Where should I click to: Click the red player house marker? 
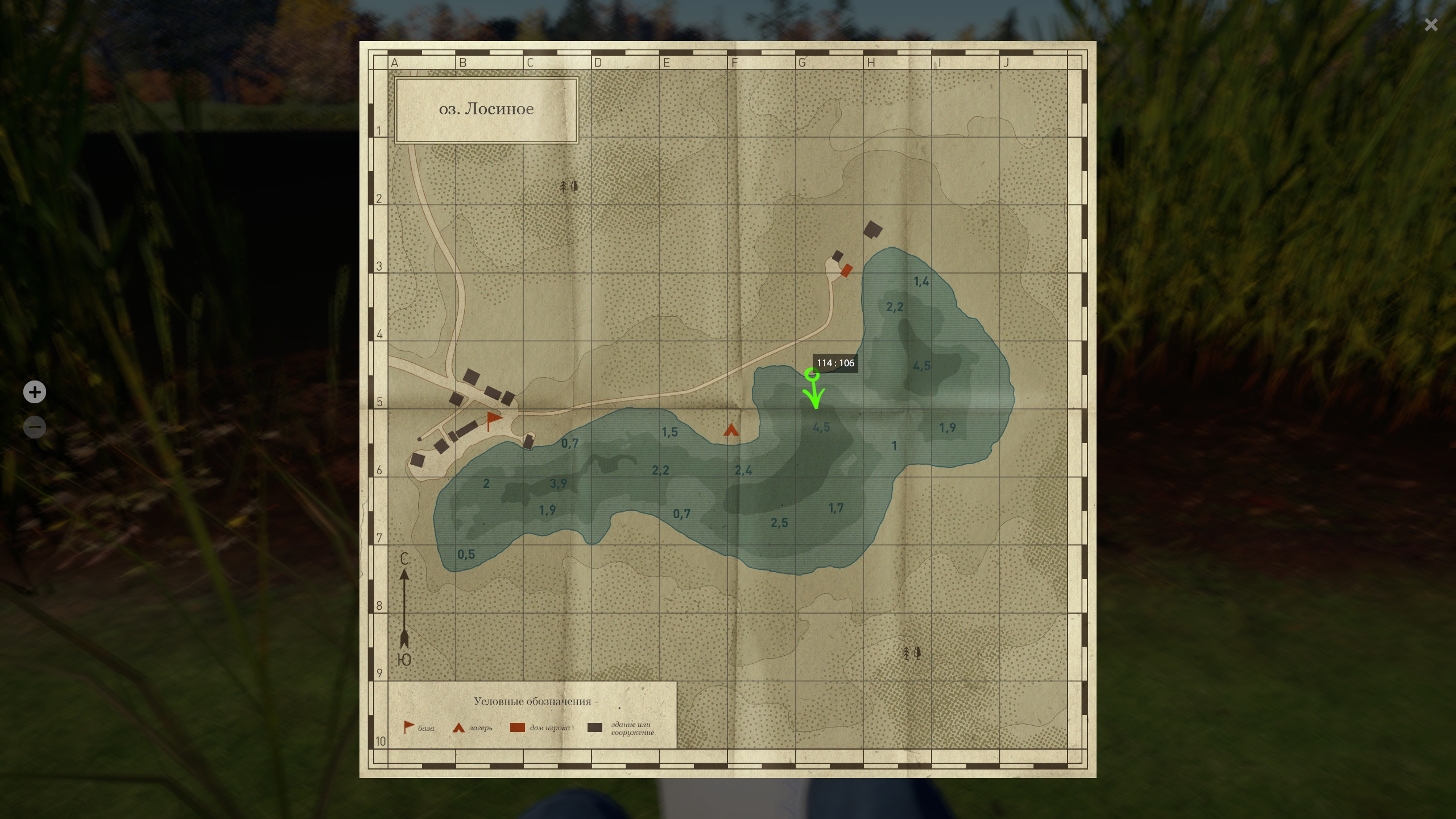(846, 271)
